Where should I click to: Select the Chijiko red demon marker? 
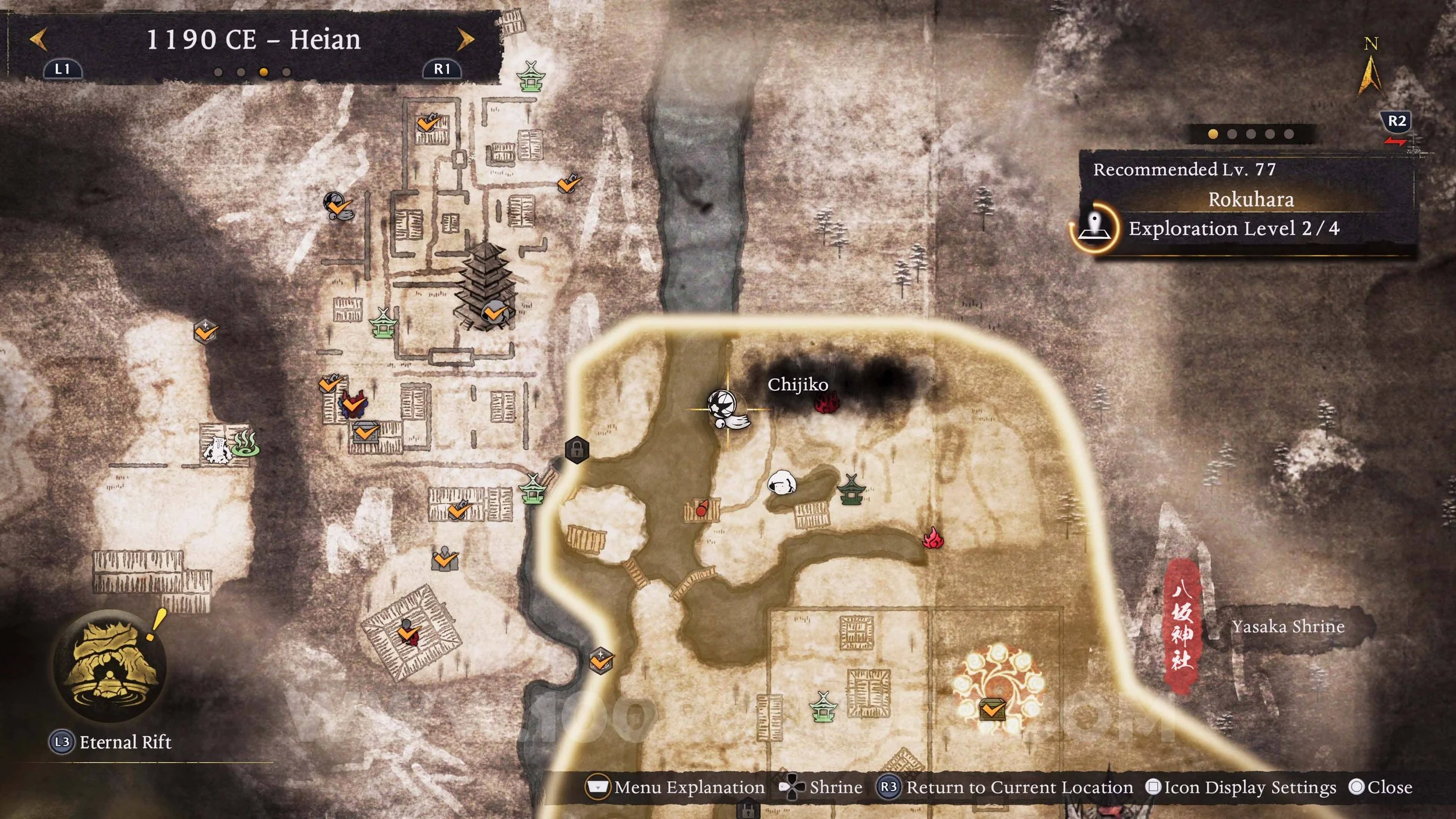[825, 403]
